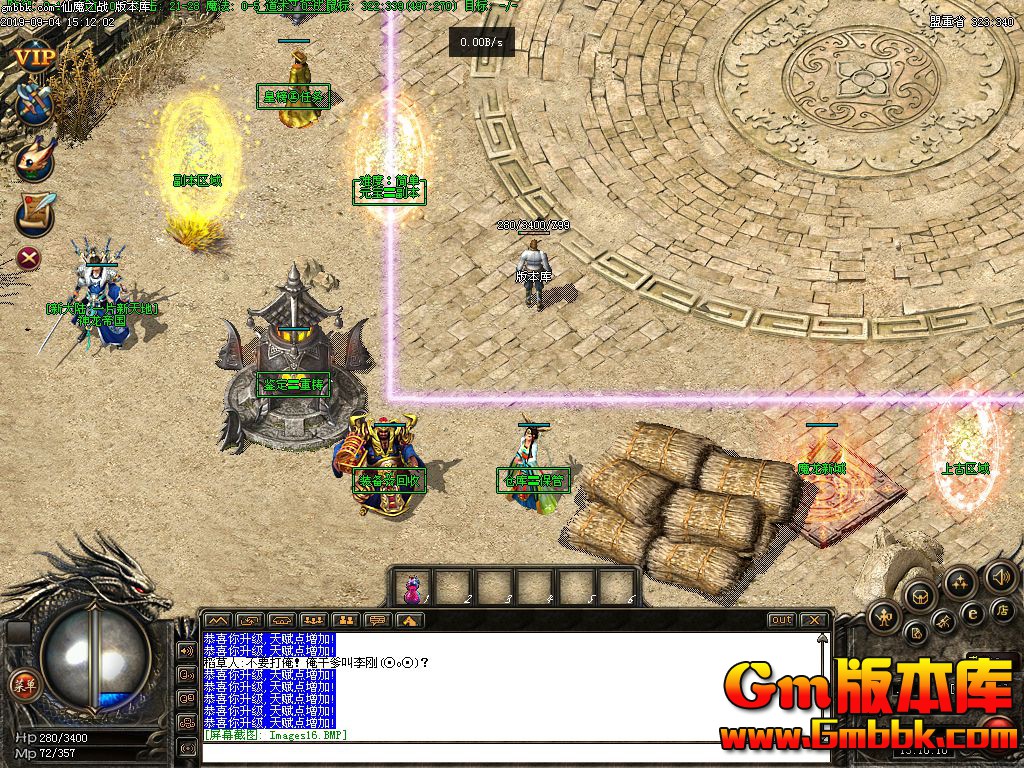The height and width of the screenshot is (768, 1024).
Task: Open the VIP panel
Action: point(33,56)
